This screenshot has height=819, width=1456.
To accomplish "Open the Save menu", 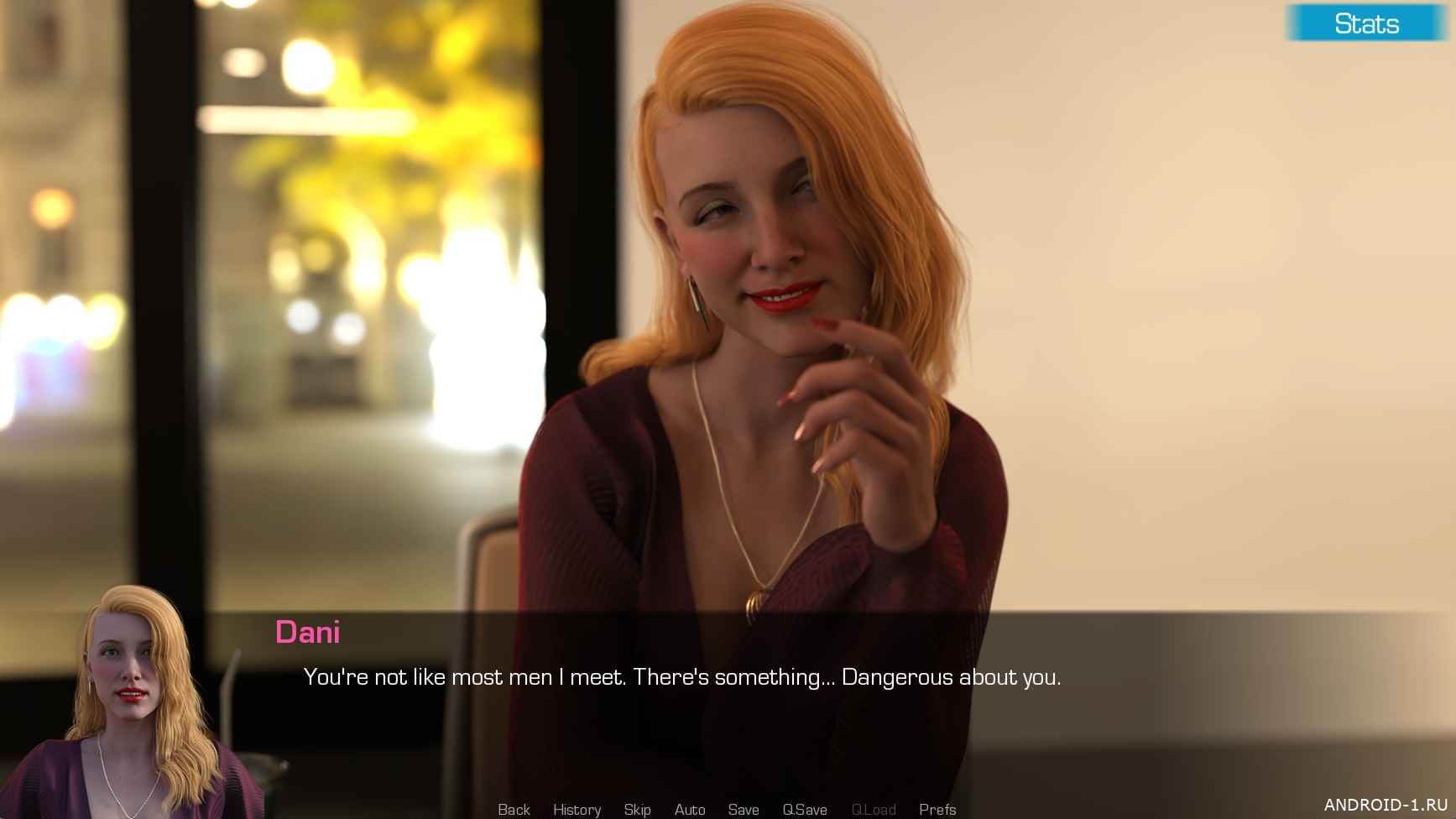I will tap(744, 809).
